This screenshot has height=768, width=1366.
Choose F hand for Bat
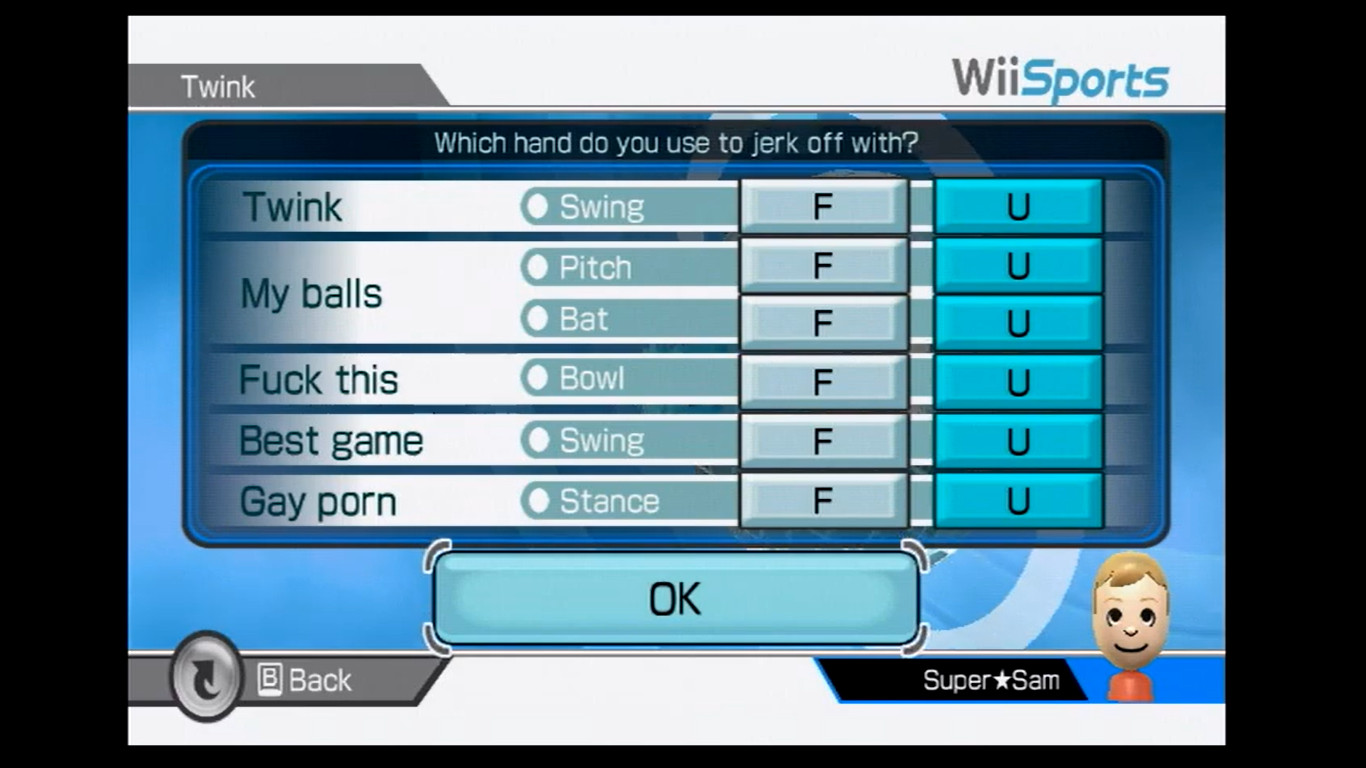(823, 319)
